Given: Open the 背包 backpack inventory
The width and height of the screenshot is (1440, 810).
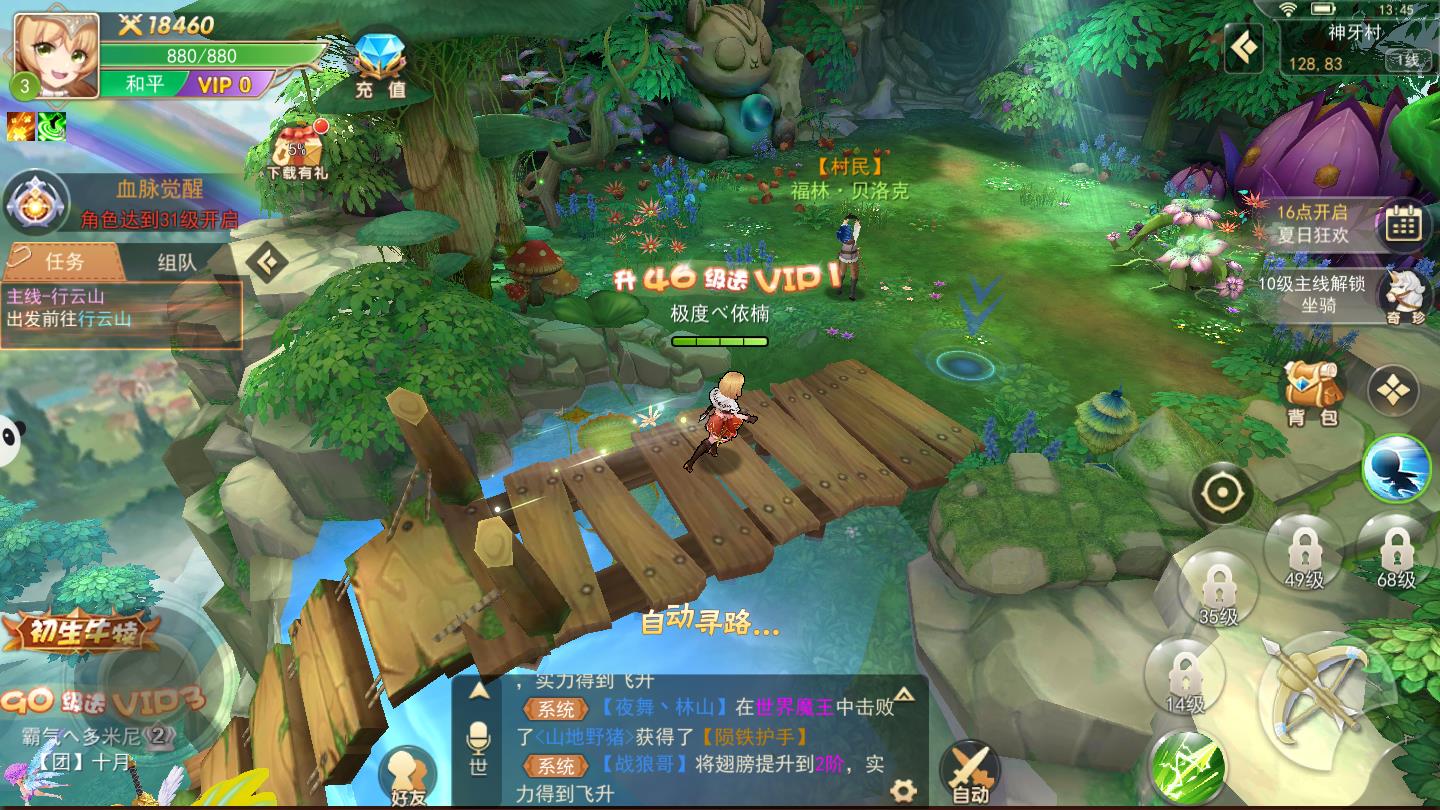Looking at the screenshot, I should point(1313,390).
